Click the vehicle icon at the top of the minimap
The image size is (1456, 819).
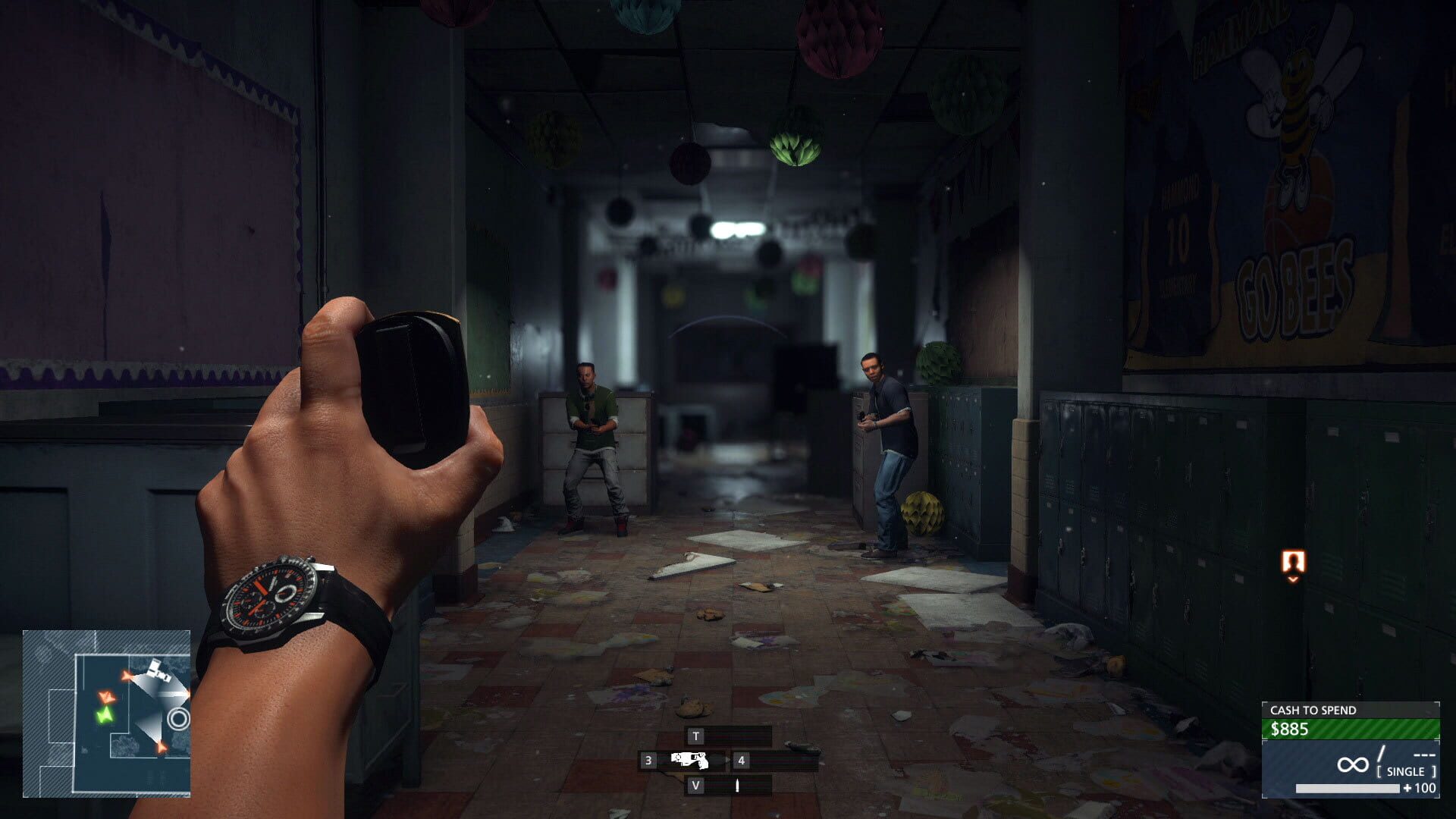[159, 670]
